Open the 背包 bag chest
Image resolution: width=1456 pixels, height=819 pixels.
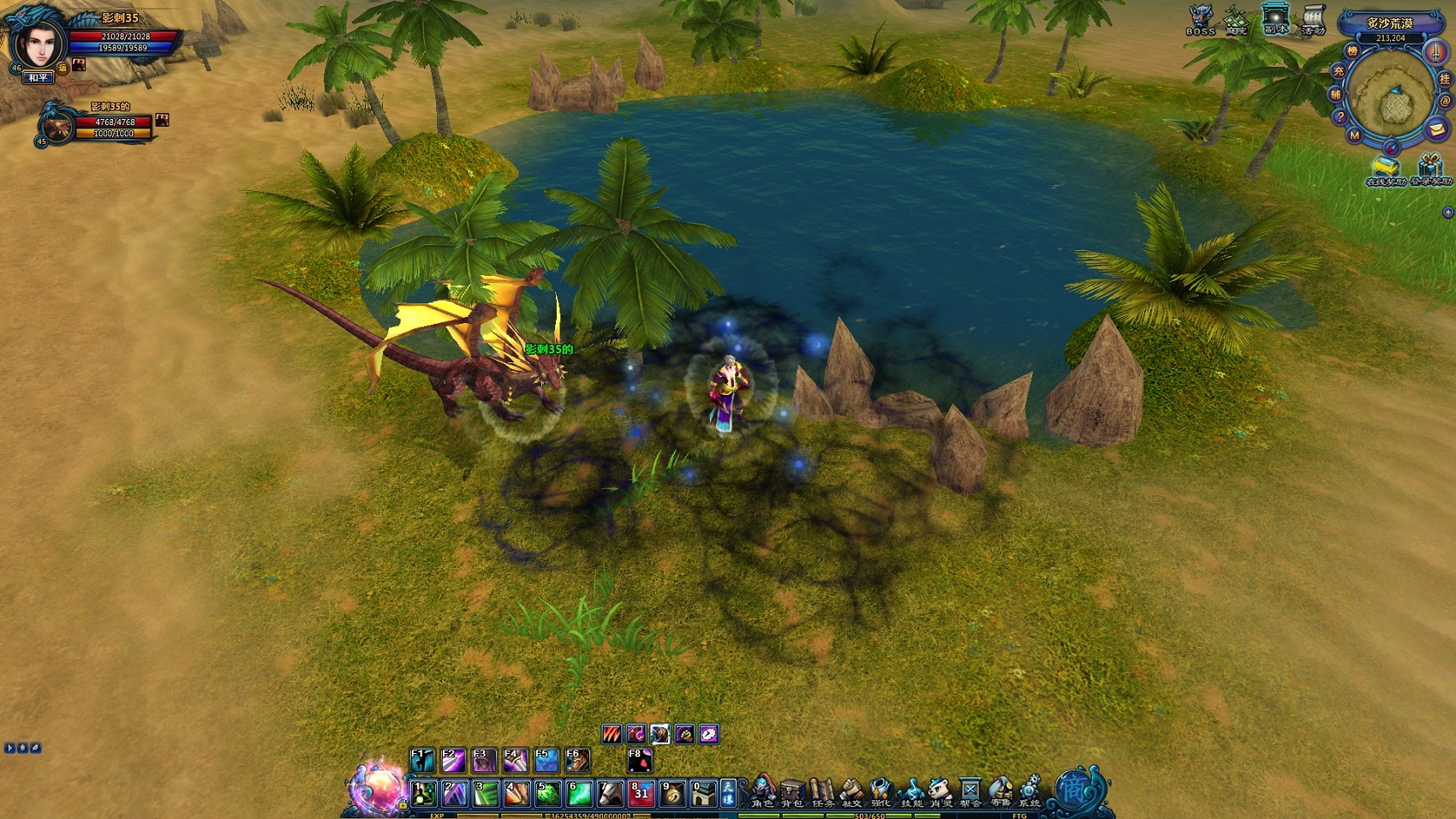pyautogui.click(x=792, y=792)
